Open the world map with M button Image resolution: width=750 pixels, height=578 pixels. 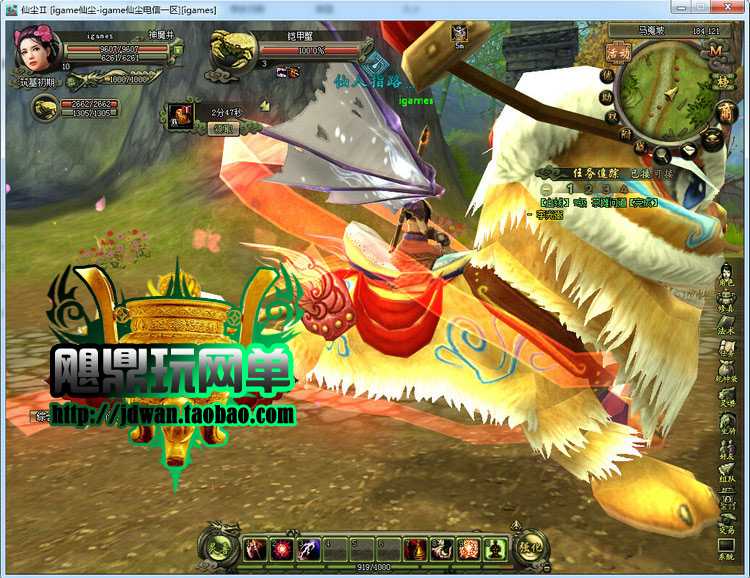click(715, 50)
